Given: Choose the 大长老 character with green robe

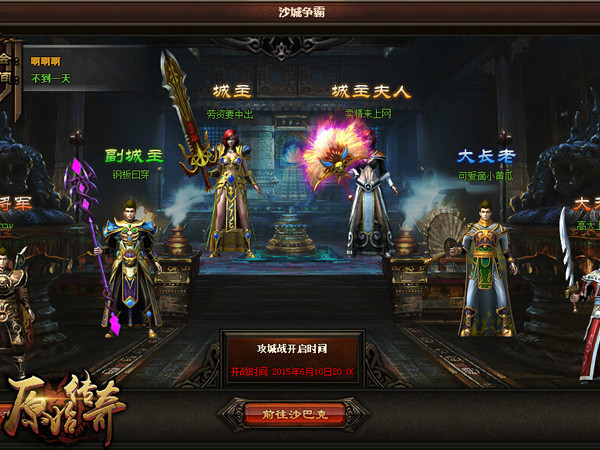Looking at the screenshot, I should coord(485,268).
